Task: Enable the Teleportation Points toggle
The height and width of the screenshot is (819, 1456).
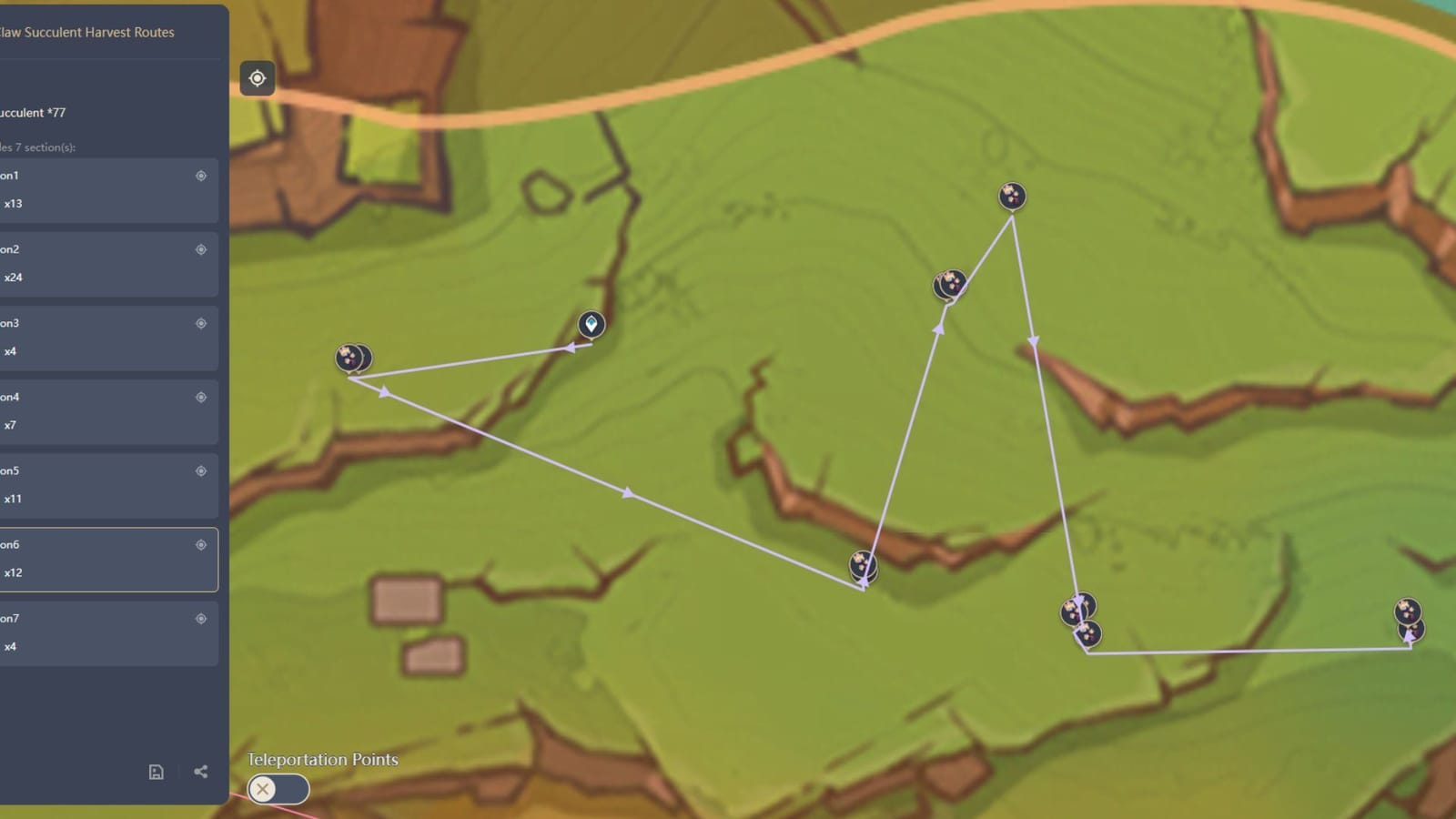Action: pyautogui.click(x=278, y=789)
